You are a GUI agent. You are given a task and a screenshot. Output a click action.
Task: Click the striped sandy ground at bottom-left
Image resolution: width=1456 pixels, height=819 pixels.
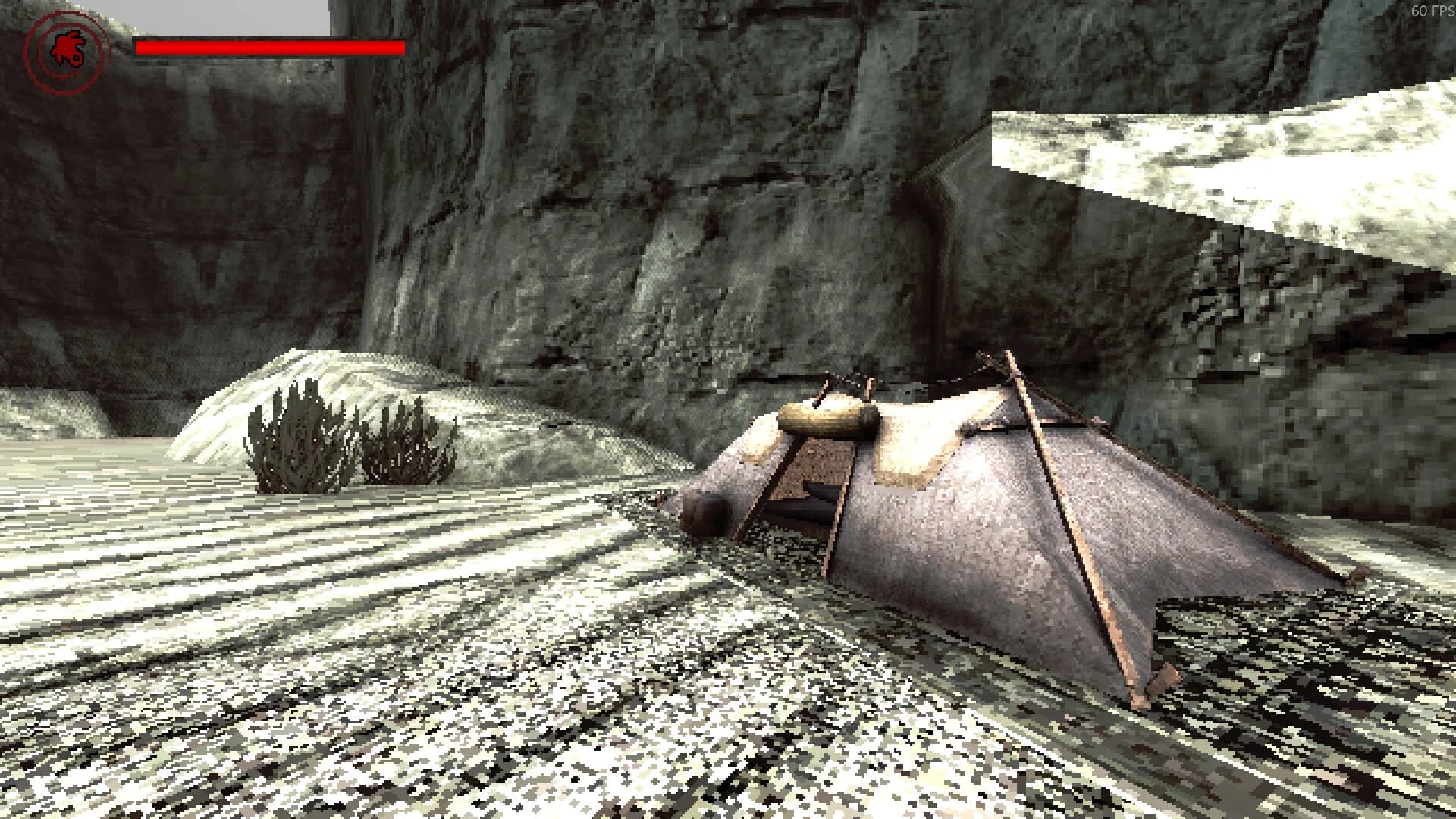point(227,645)
